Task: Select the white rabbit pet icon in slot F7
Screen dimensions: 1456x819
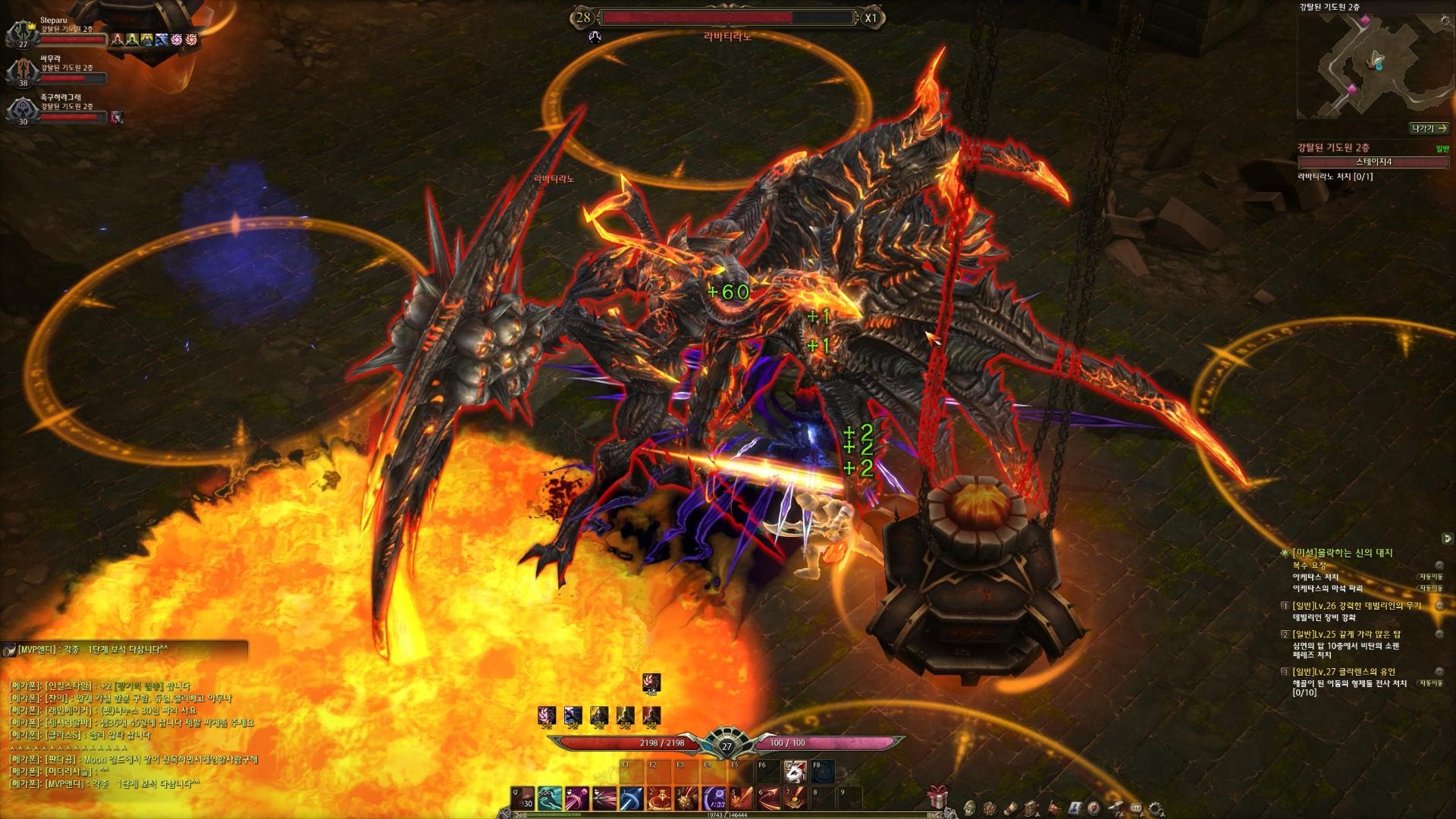Action: point(795,771)
